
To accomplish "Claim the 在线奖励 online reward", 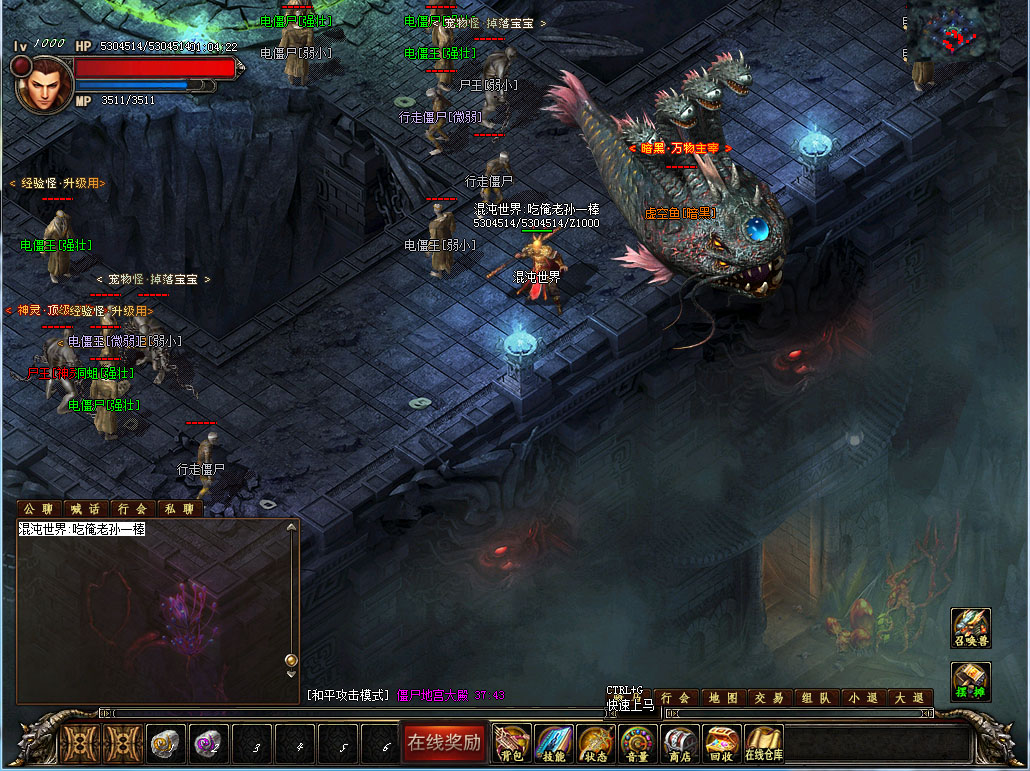I will click(444, 742).
